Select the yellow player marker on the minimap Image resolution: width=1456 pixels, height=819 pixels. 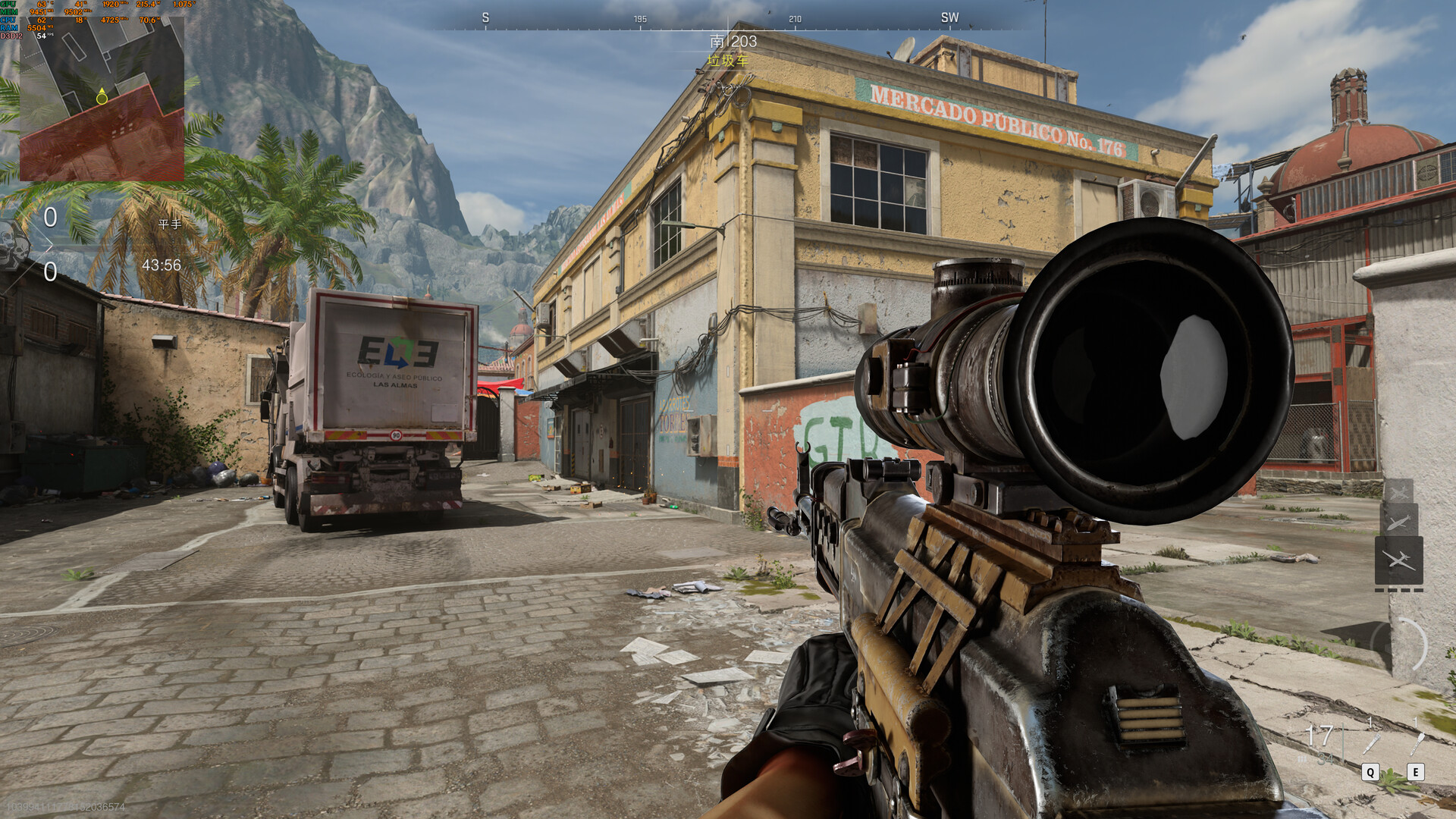point(102,97)
